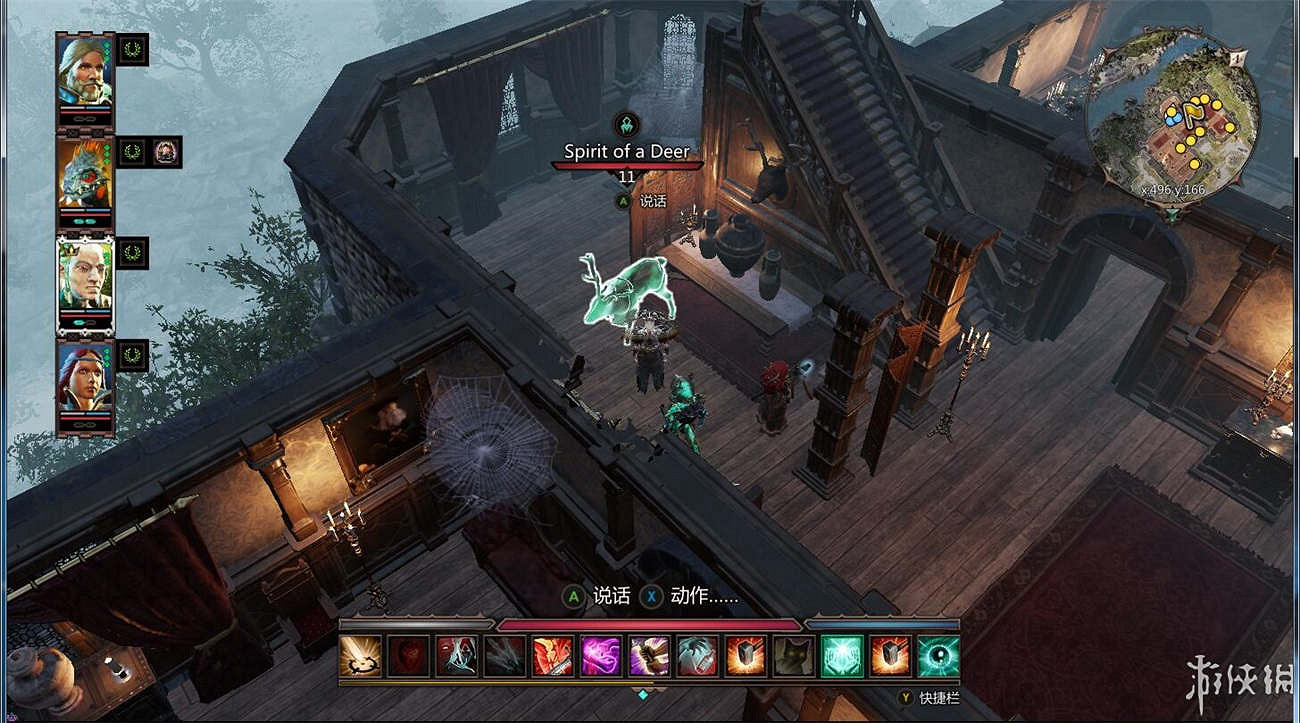Select the pale bald elf portrait
This screenshot has width=1300, height=723.
[x=85, y=273]
